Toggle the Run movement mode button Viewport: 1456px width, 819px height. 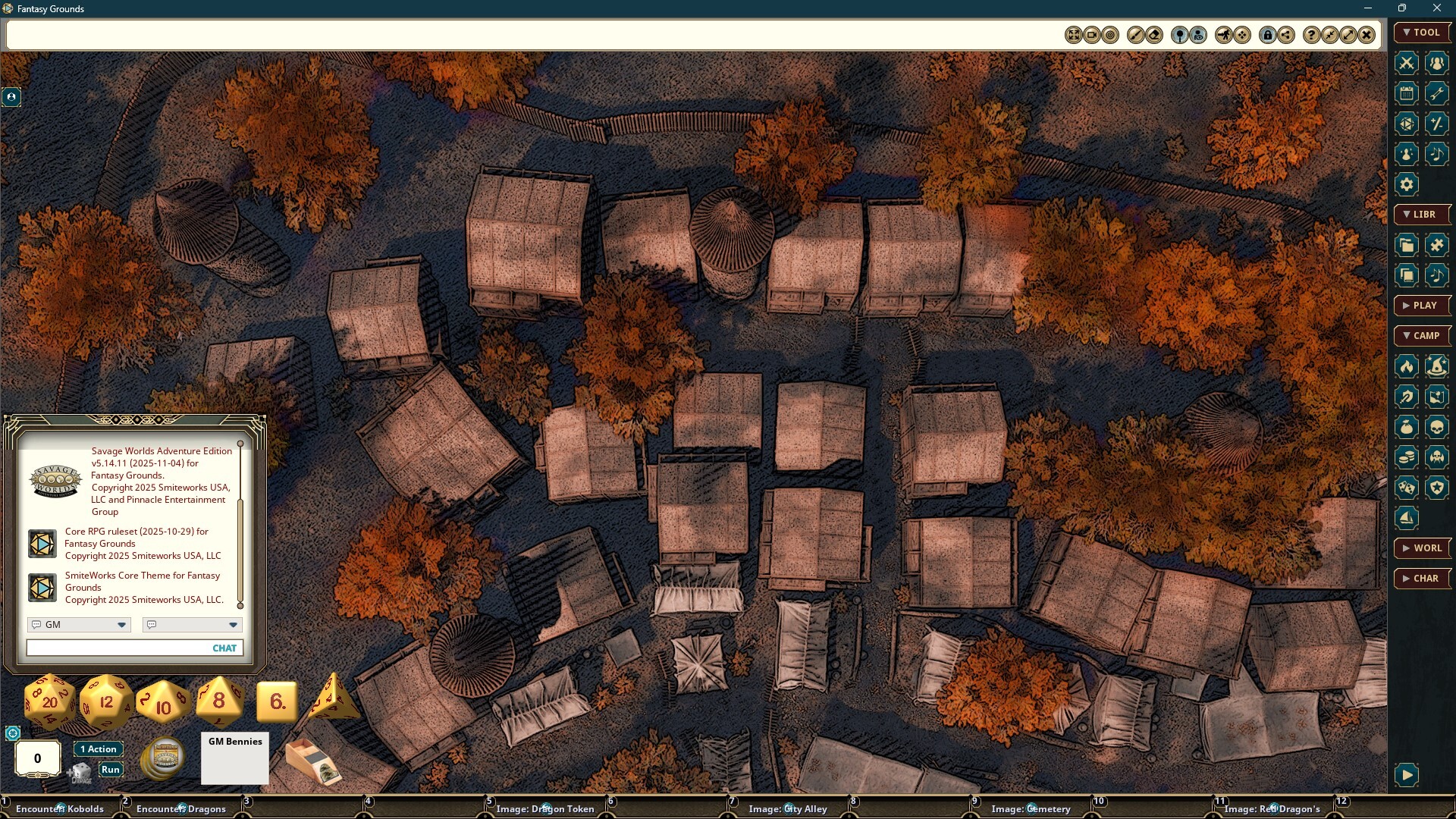pos(111,768)
